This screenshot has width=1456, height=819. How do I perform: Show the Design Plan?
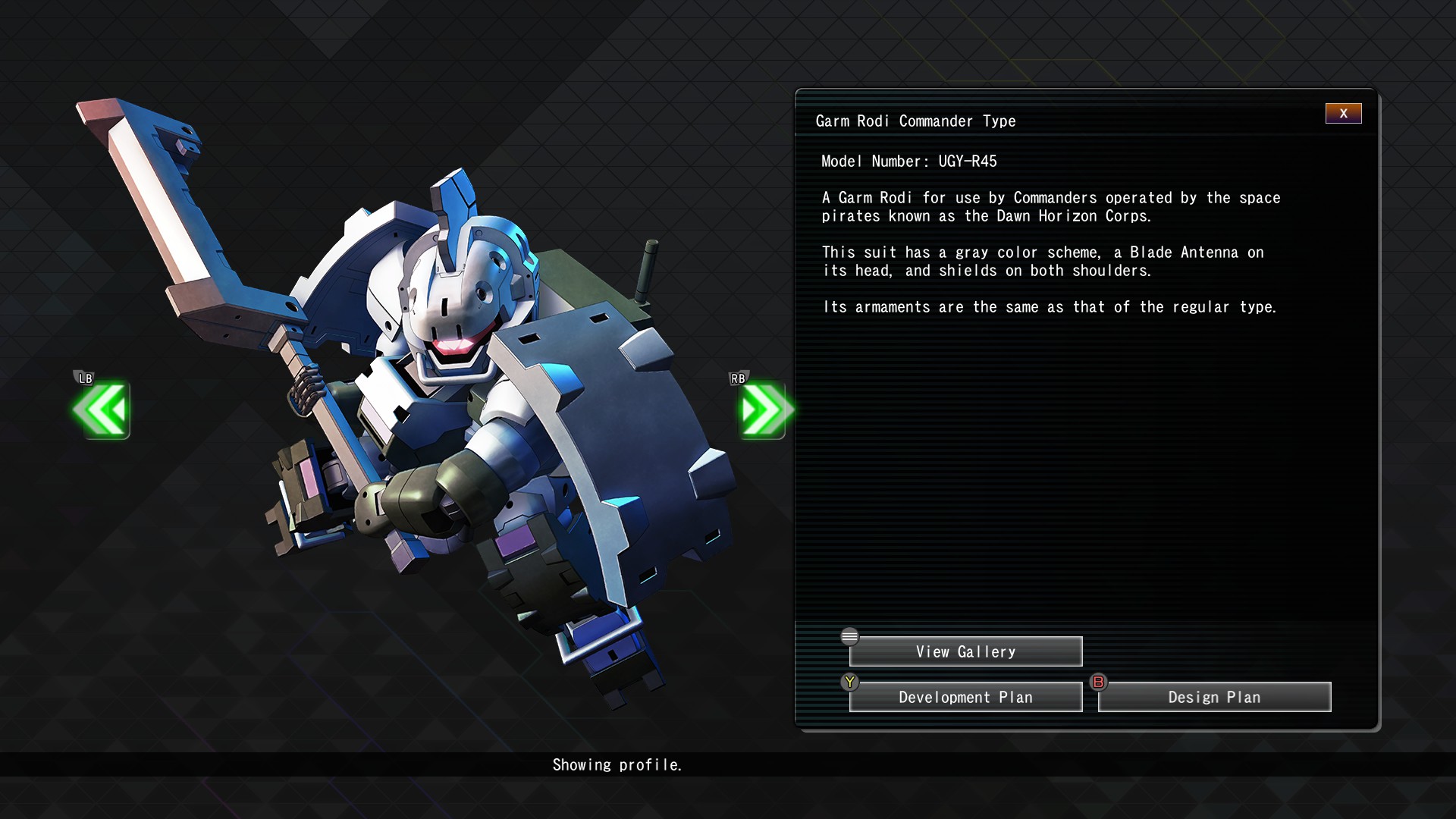click(1214, 698)
